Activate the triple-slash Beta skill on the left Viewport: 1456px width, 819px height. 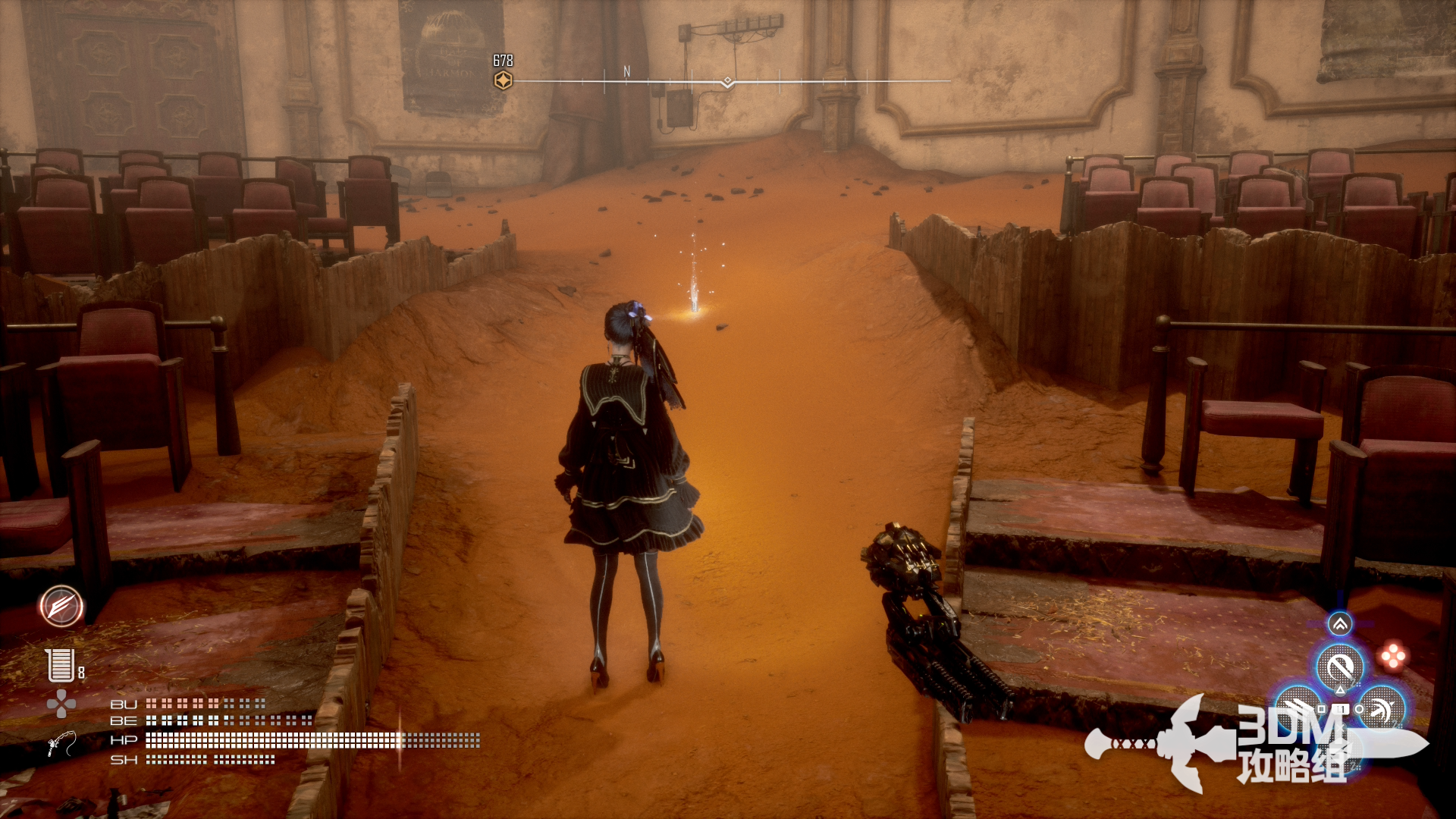(1298, 708)
